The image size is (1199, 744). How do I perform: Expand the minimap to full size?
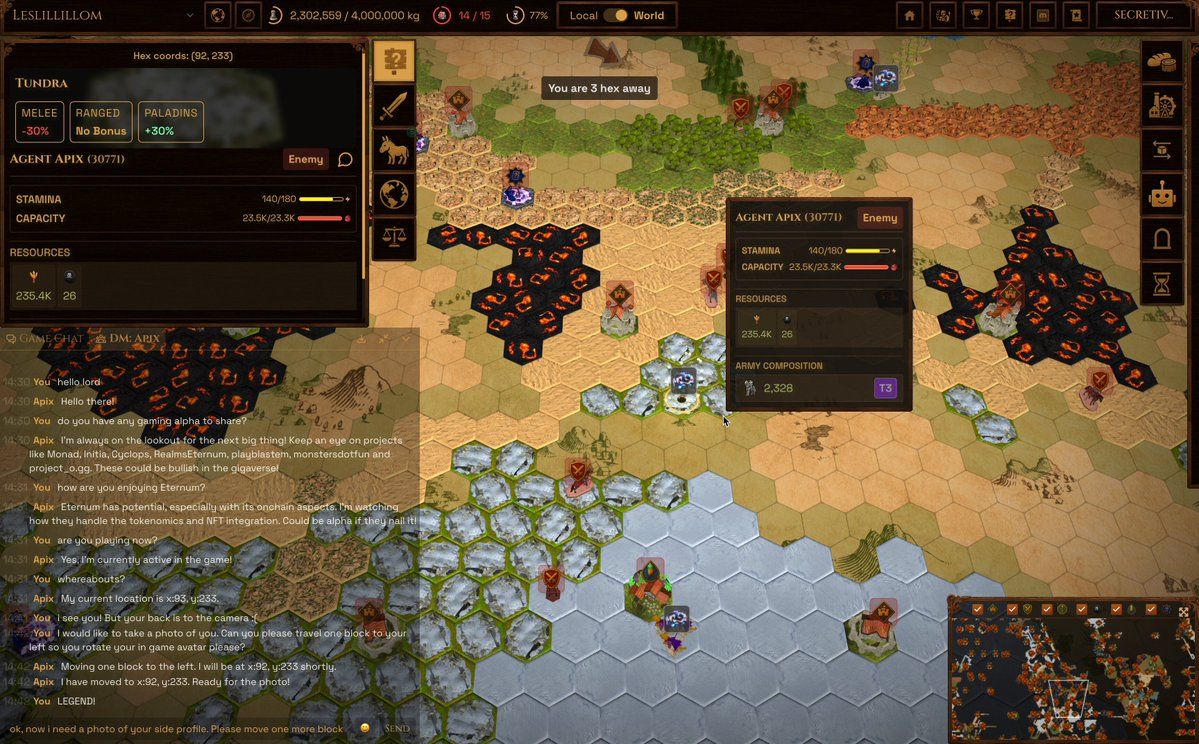pos(1184,611)
